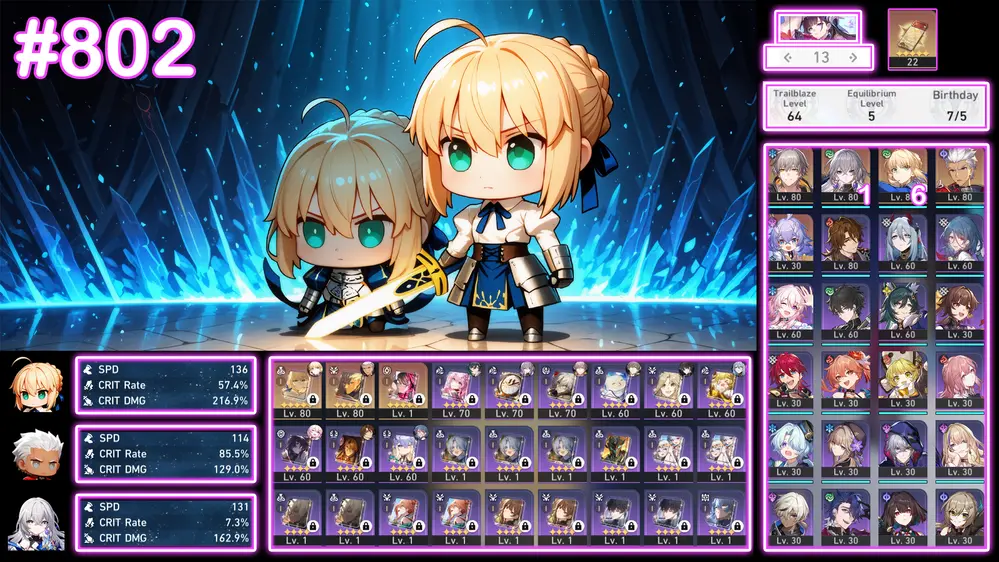Select Saber's chibi portrait beside the stats

tap(37, 385)
